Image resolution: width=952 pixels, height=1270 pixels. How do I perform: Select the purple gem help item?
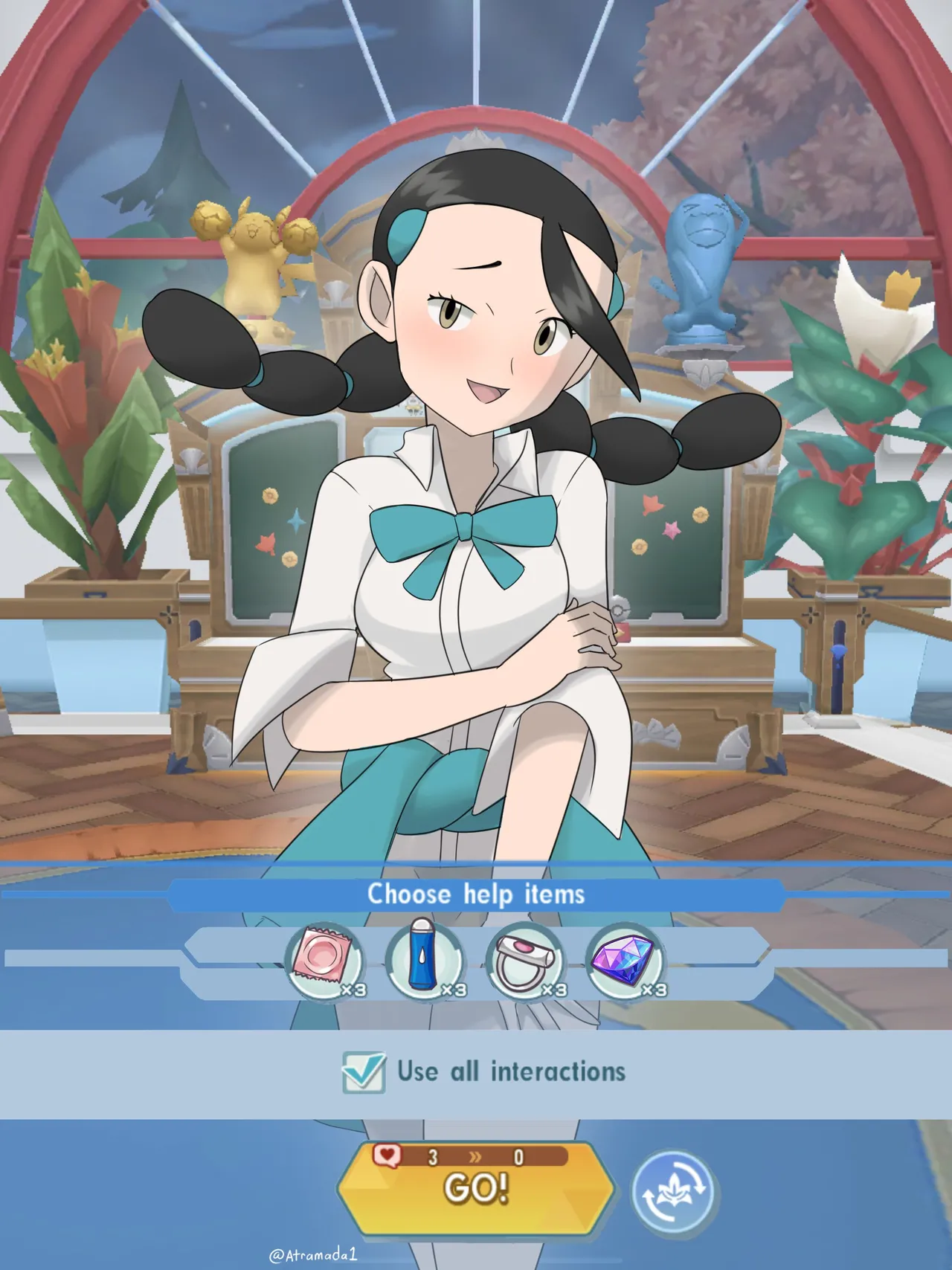625,962
